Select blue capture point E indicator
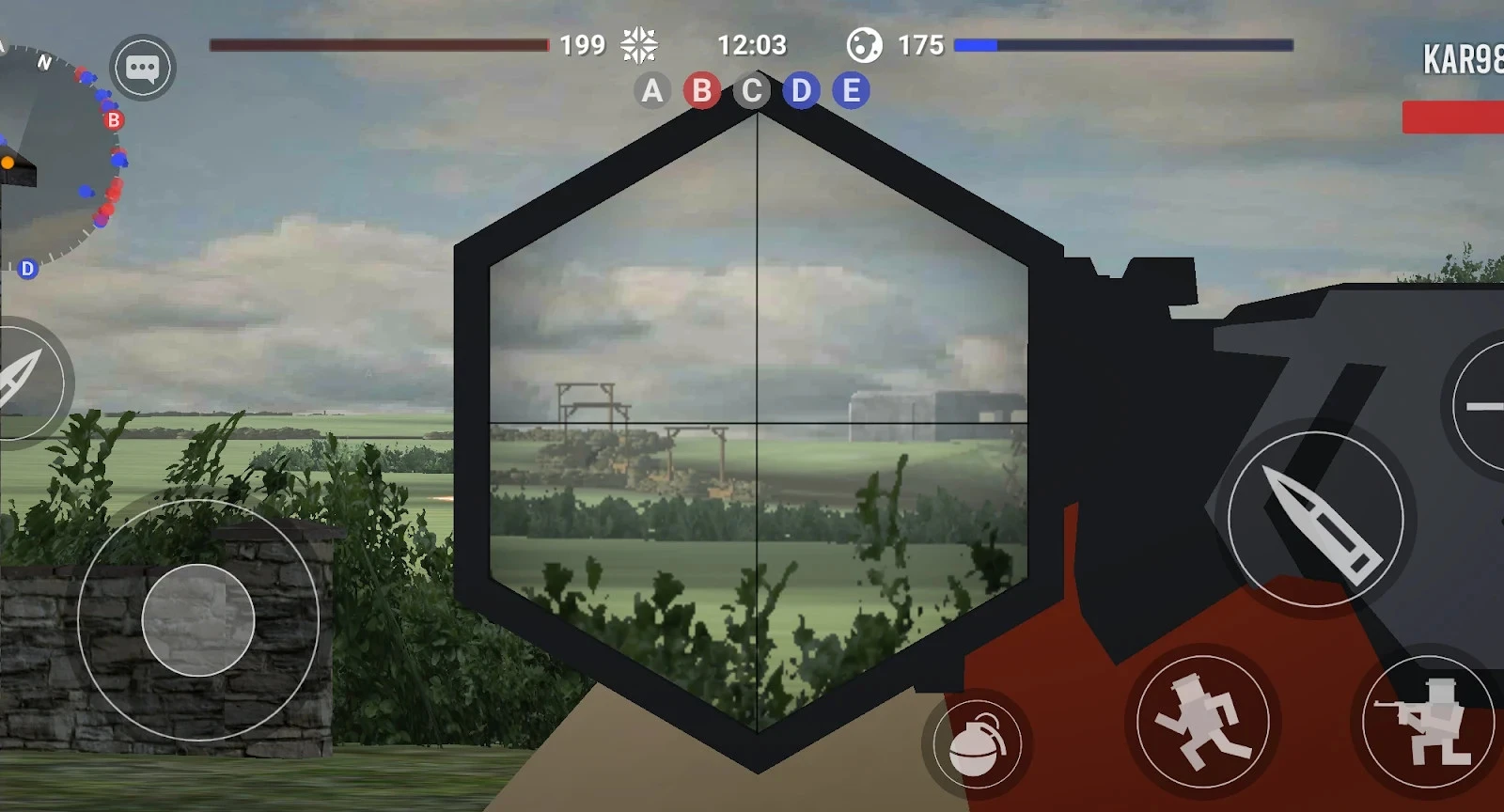The image size is (1504, 812). 851,91
